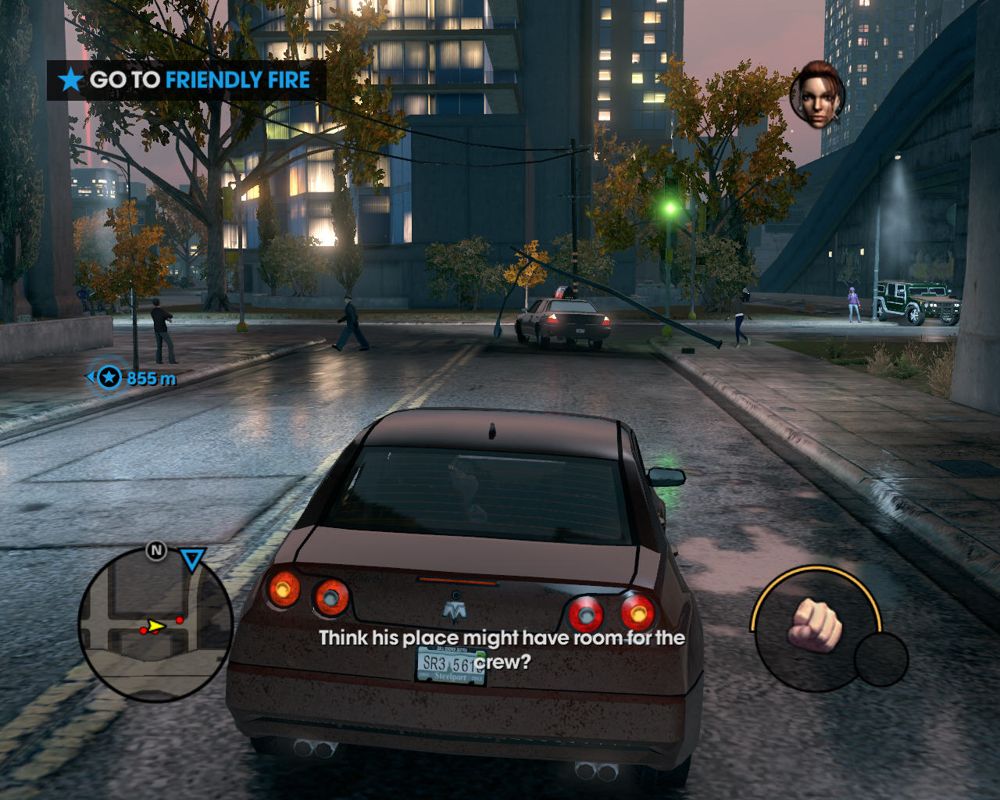Screen dimensions: 1000x800
Task: Click the red-haired follower portrait
Action: tap(817, 96)
